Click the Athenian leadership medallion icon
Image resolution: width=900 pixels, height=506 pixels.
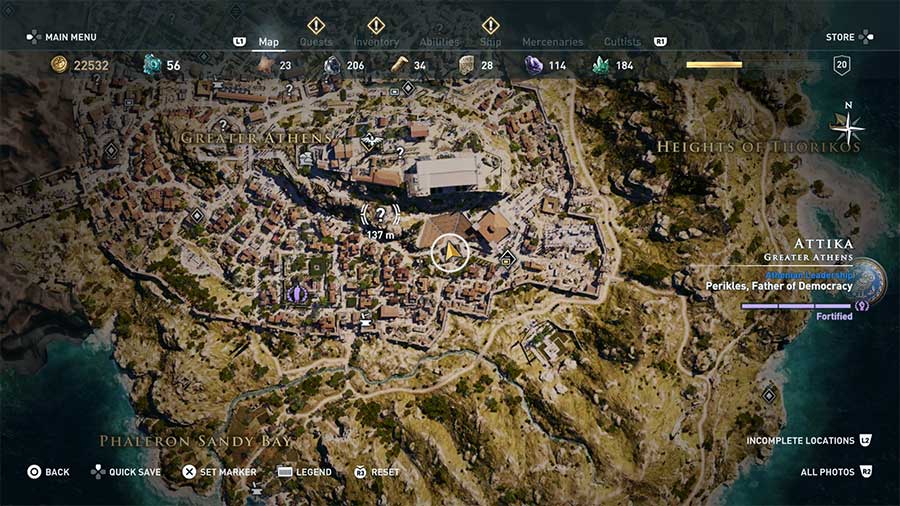coord(866,281)
